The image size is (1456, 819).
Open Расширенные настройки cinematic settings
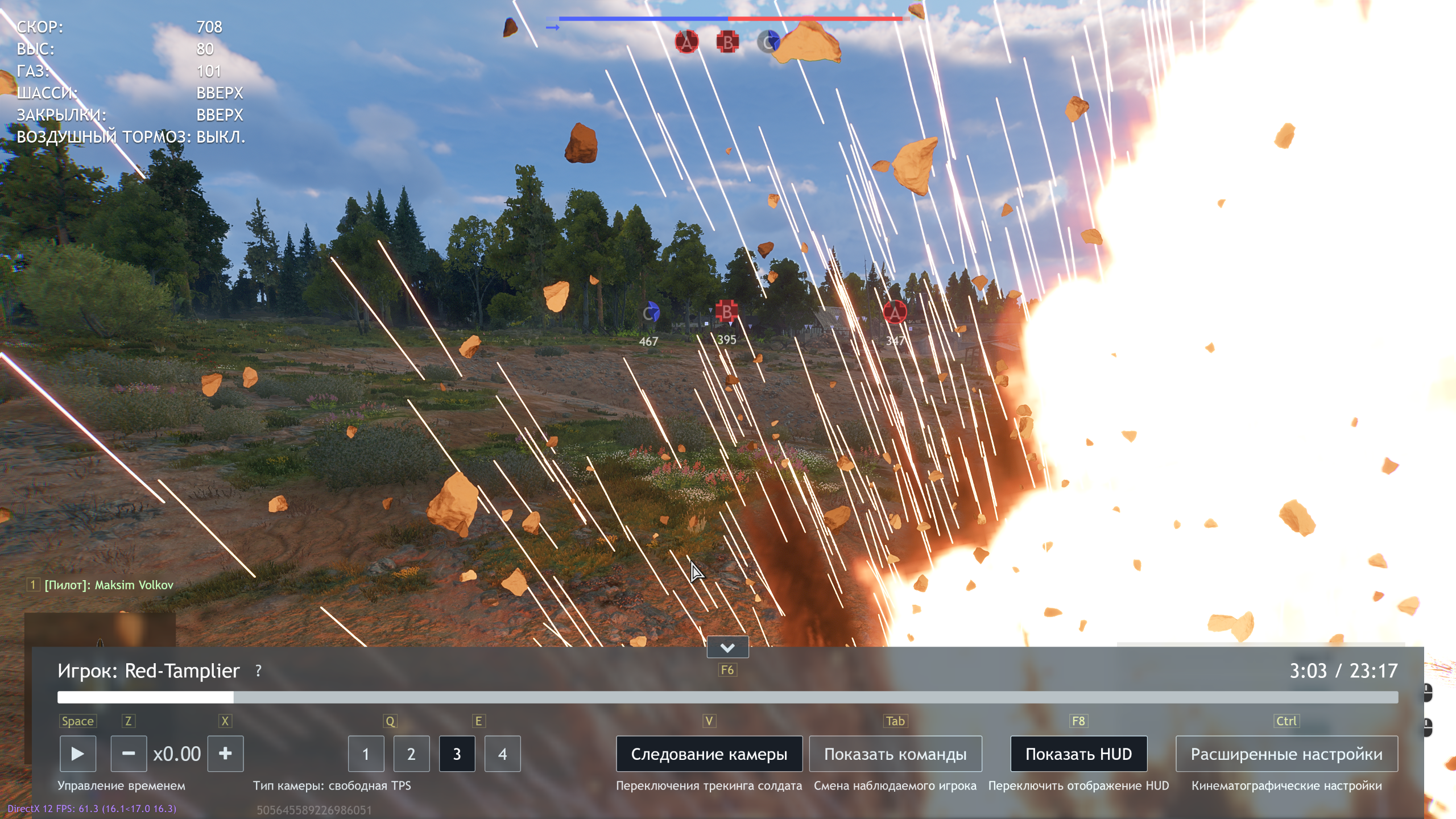[x=1287, y=754]
